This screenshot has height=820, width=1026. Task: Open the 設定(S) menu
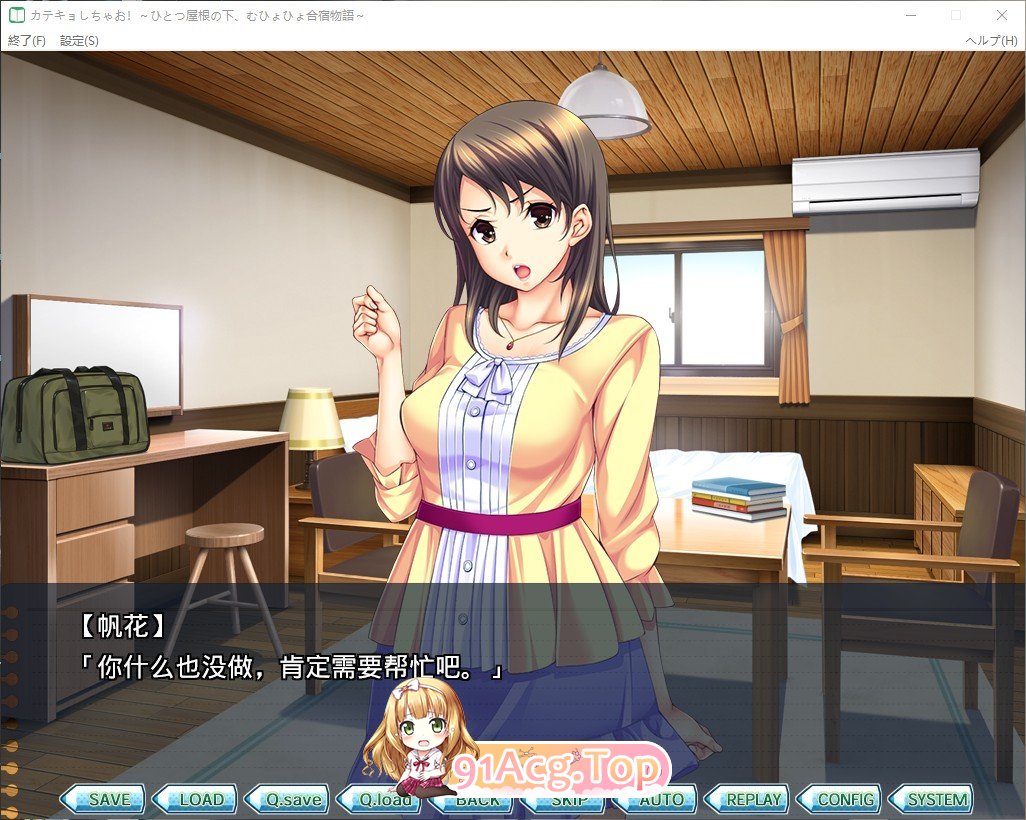pyautogui.click(x=79, y=41)
